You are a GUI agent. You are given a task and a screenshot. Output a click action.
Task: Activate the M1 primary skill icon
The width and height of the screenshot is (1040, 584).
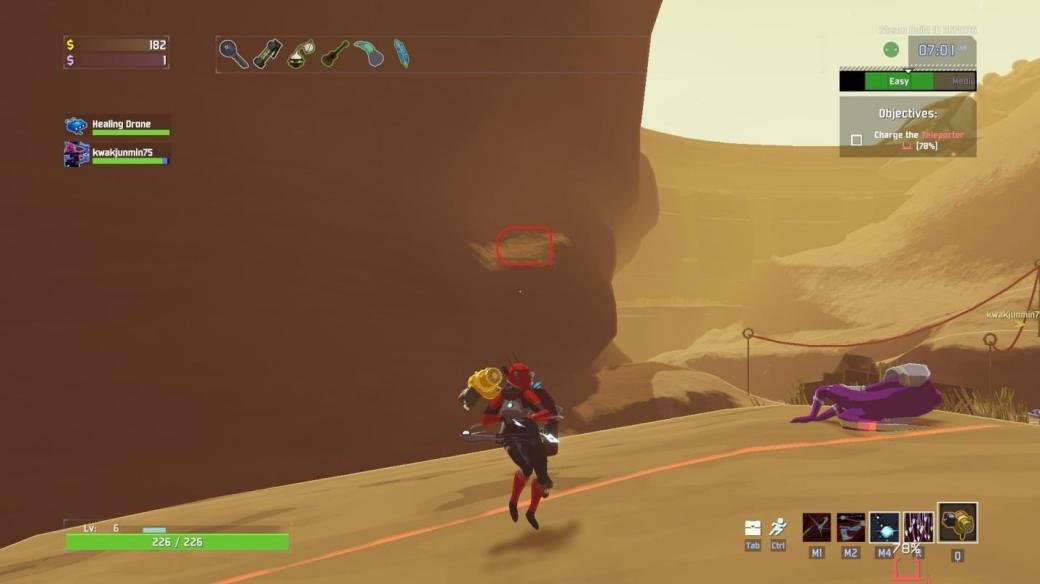817,527
